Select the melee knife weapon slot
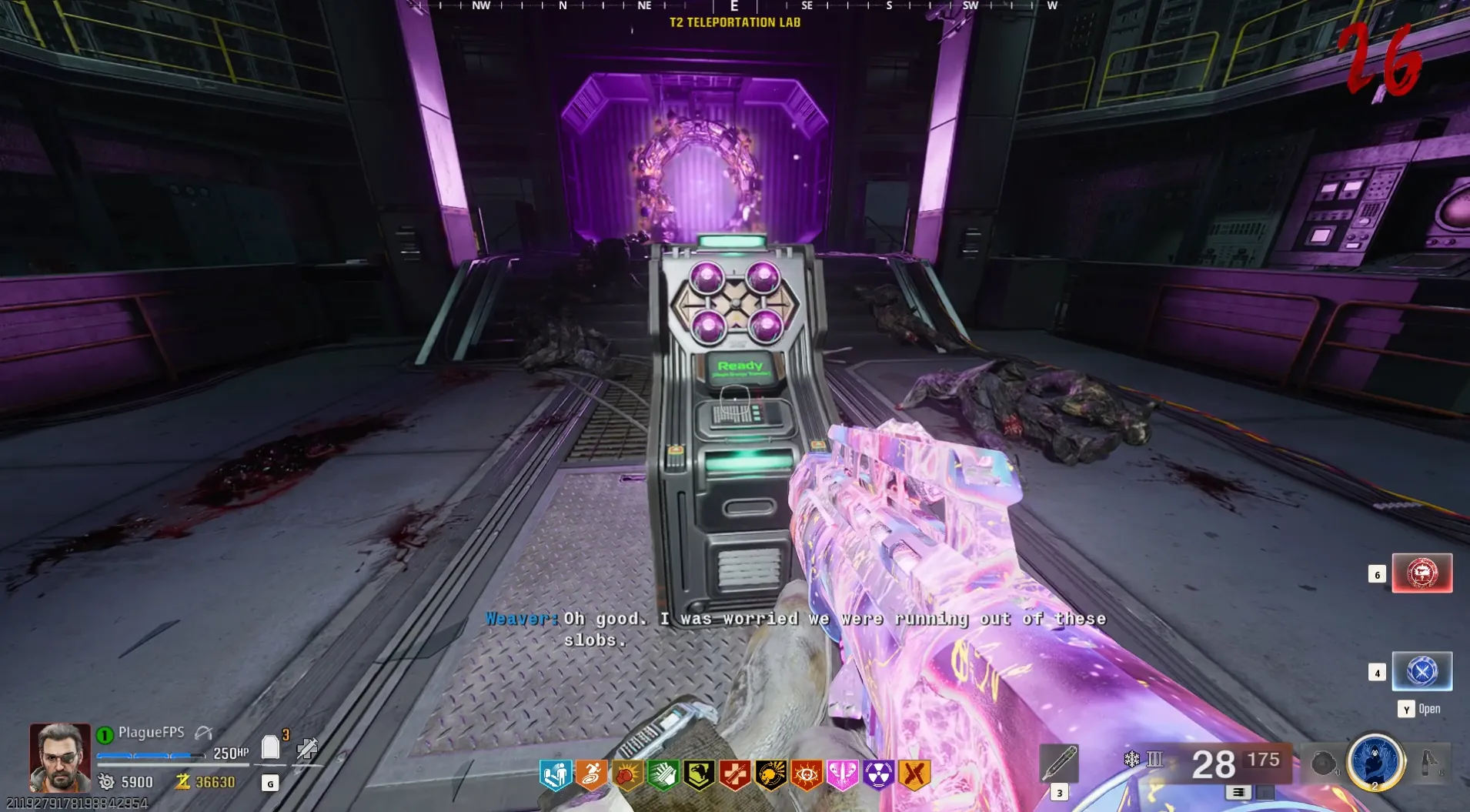1470x812 pixels. 1059,764
